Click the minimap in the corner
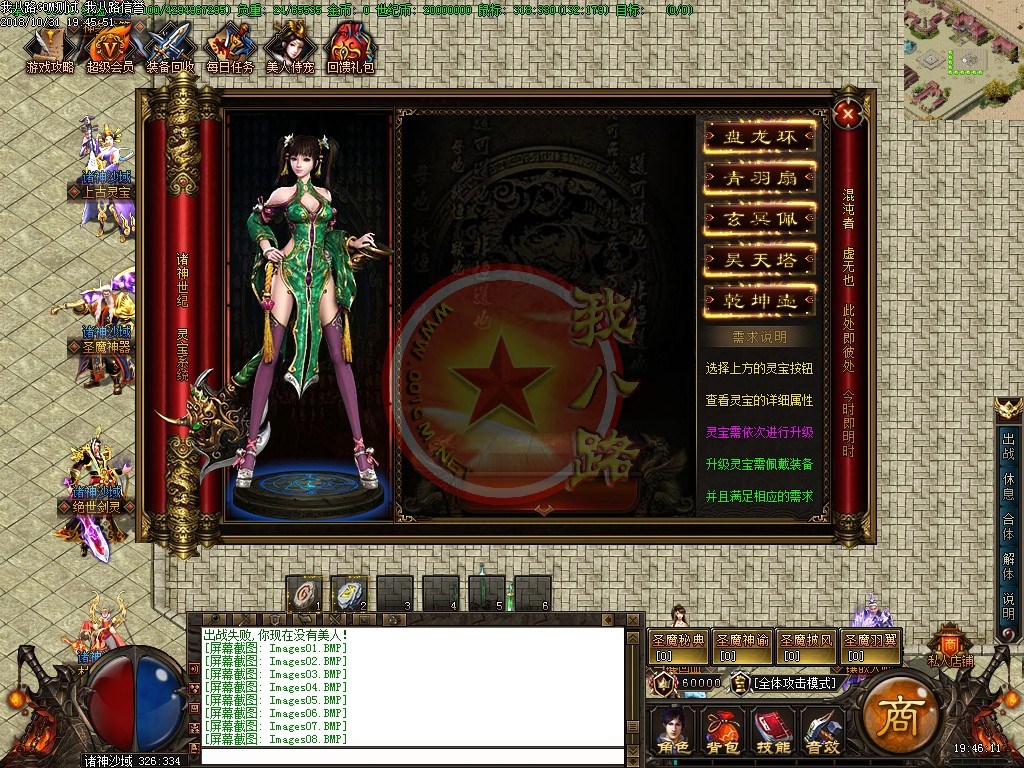 click(963, 59)
